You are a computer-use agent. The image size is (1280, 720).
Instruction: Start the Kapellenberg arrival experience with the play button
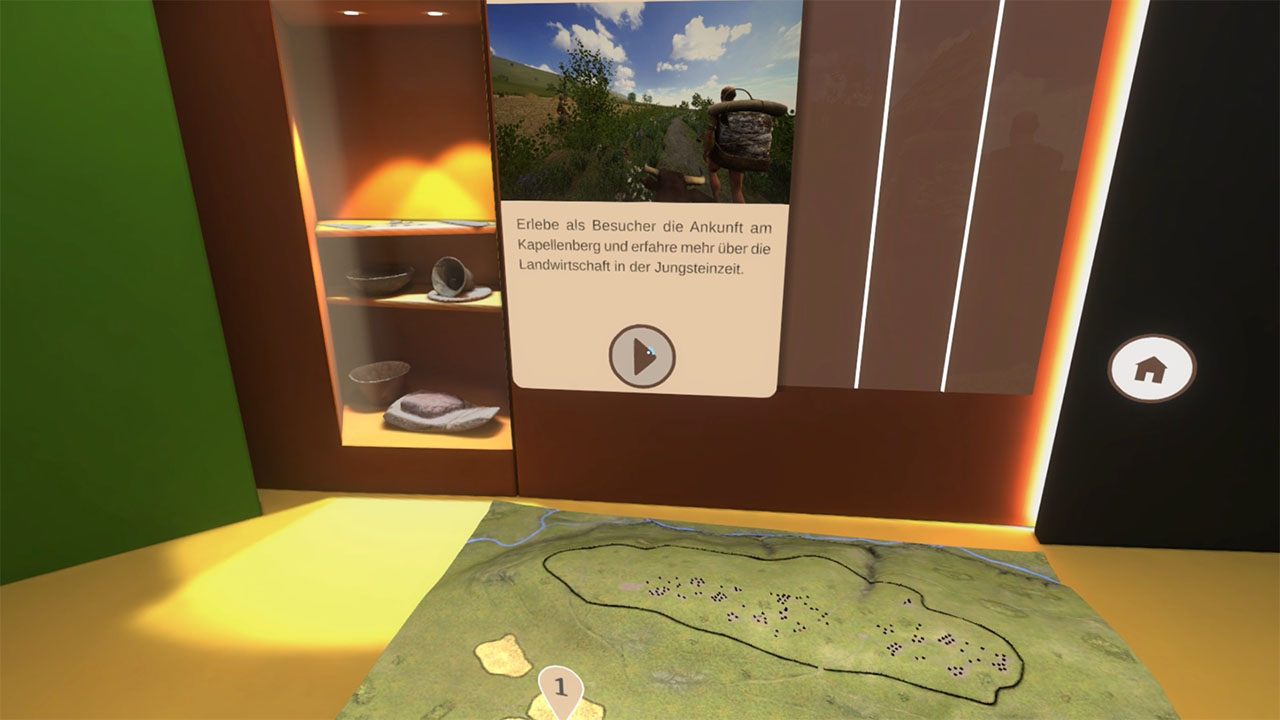coord(642,356)
